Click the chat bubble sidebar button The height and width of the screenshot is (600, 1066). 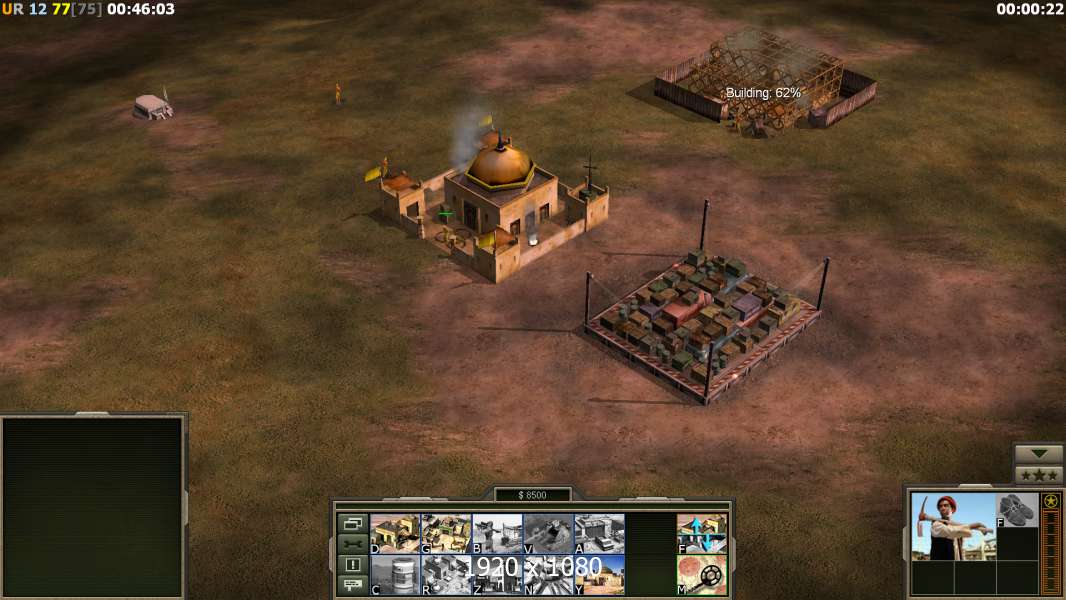(x=352, y=586)
